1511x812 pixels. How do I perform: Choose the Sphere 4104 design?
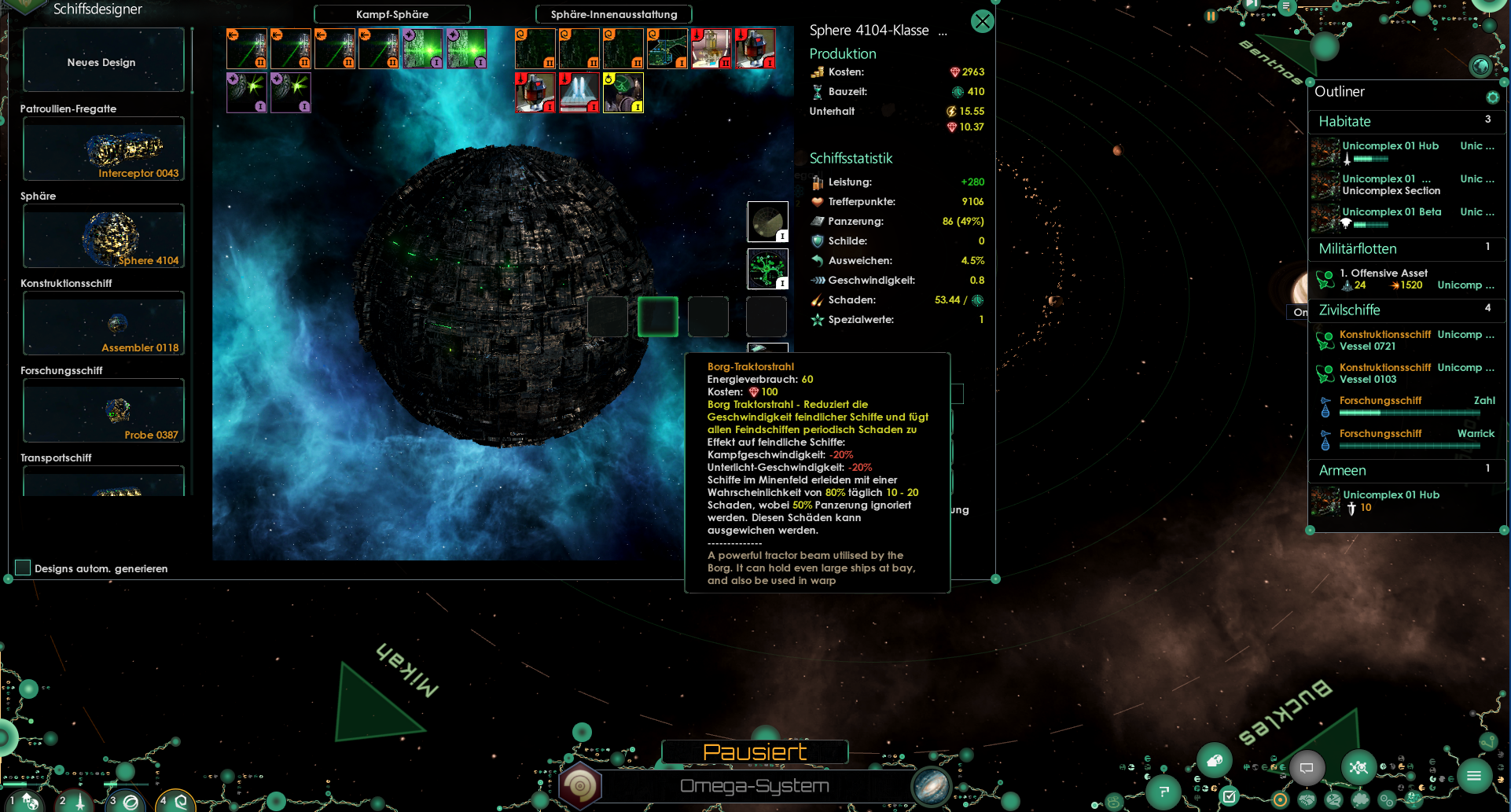point(104,237)
